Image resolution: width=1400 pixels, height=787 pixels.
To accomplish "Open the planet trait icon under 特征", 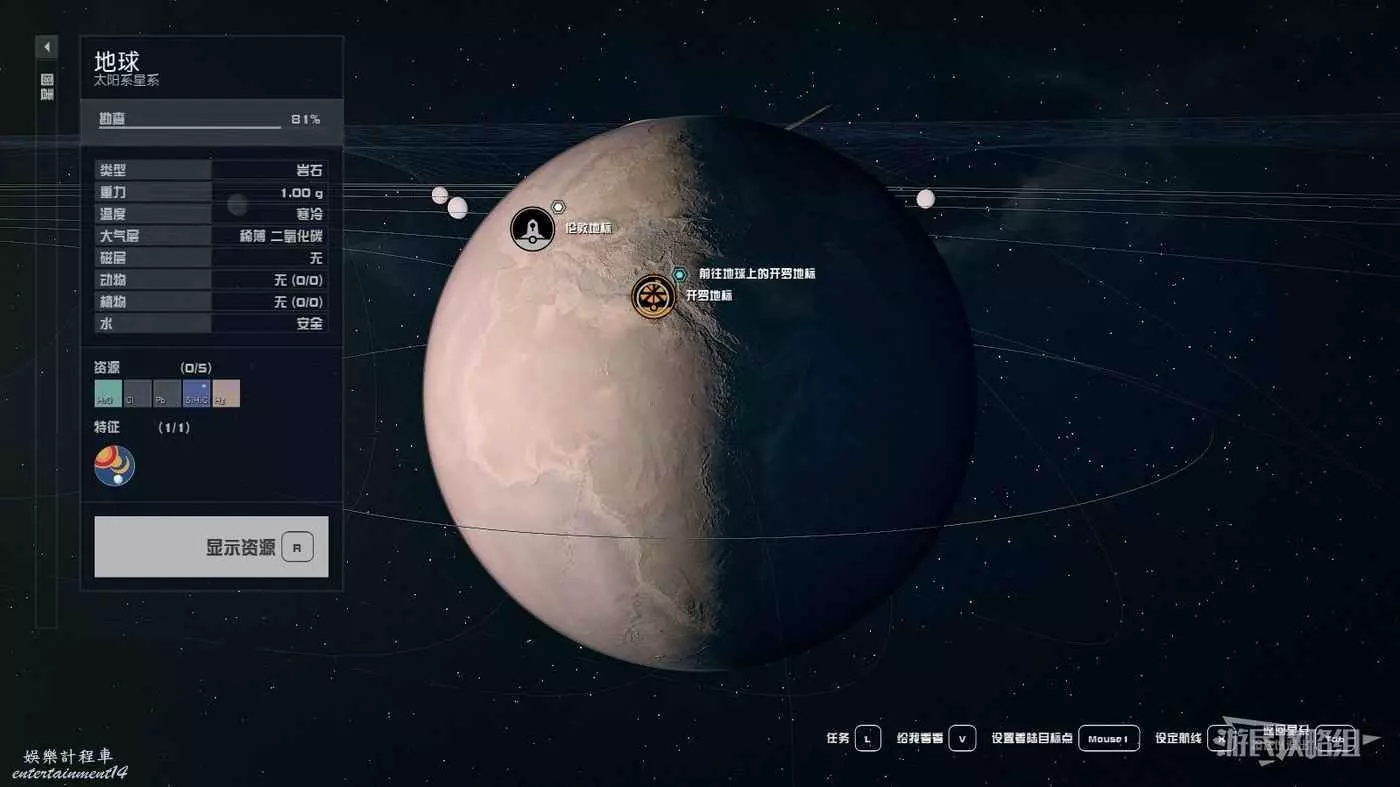I will pos(114,466).
